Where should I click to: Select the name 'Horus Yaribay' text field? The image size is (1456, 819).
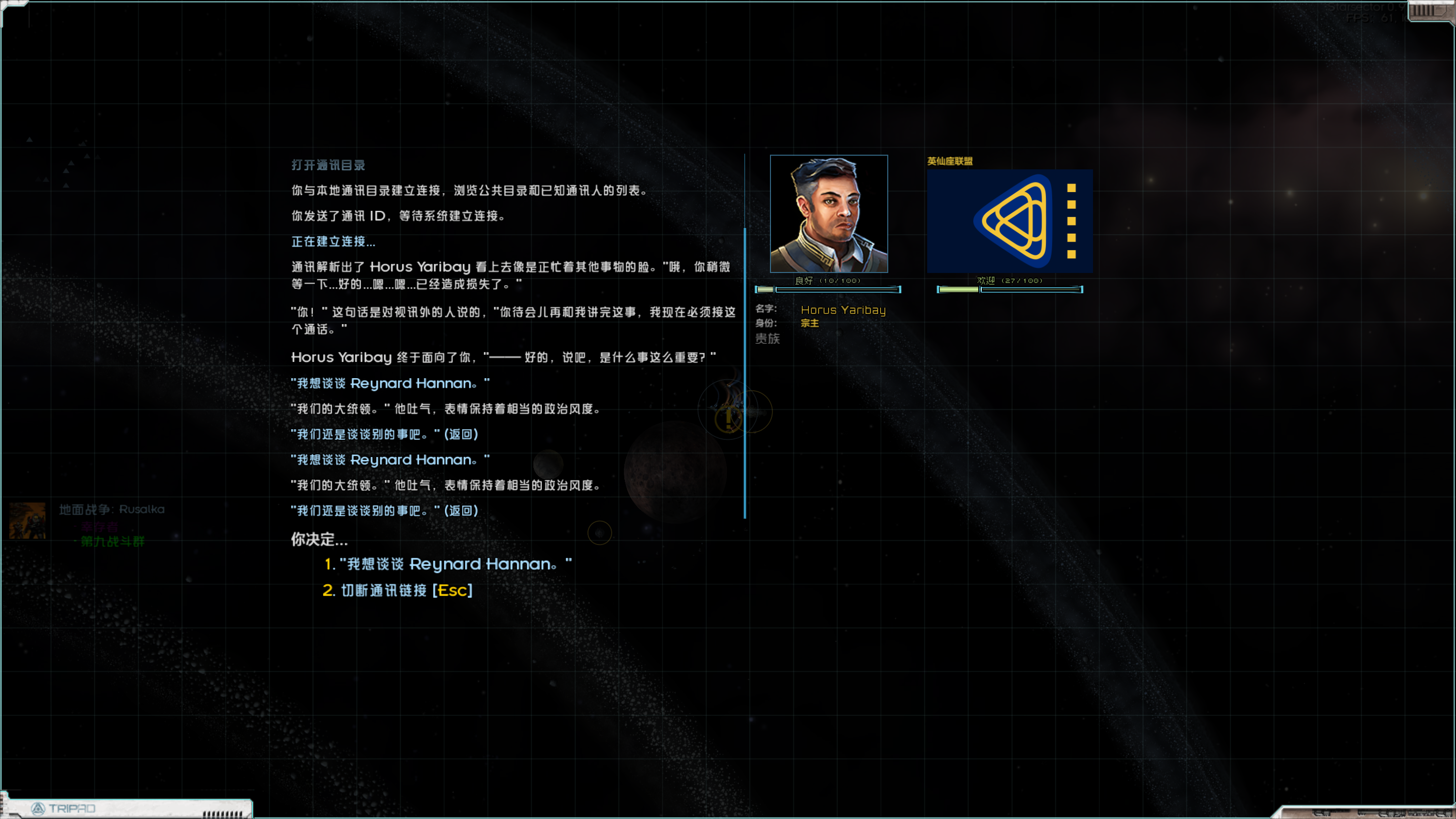tap(843, 310)
